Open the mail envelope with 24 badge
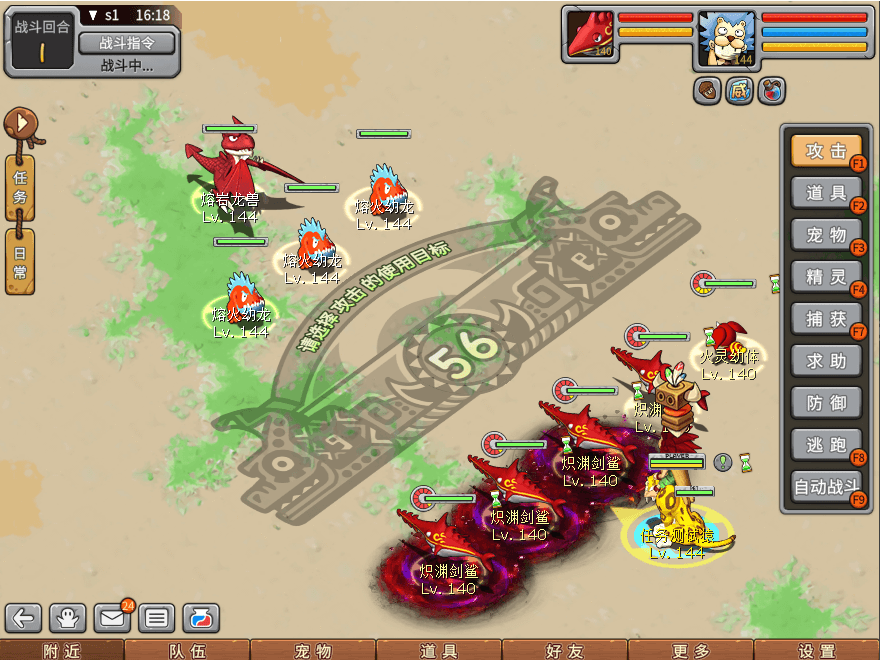This screenshot has height=660, width=880. coord(113,618)
